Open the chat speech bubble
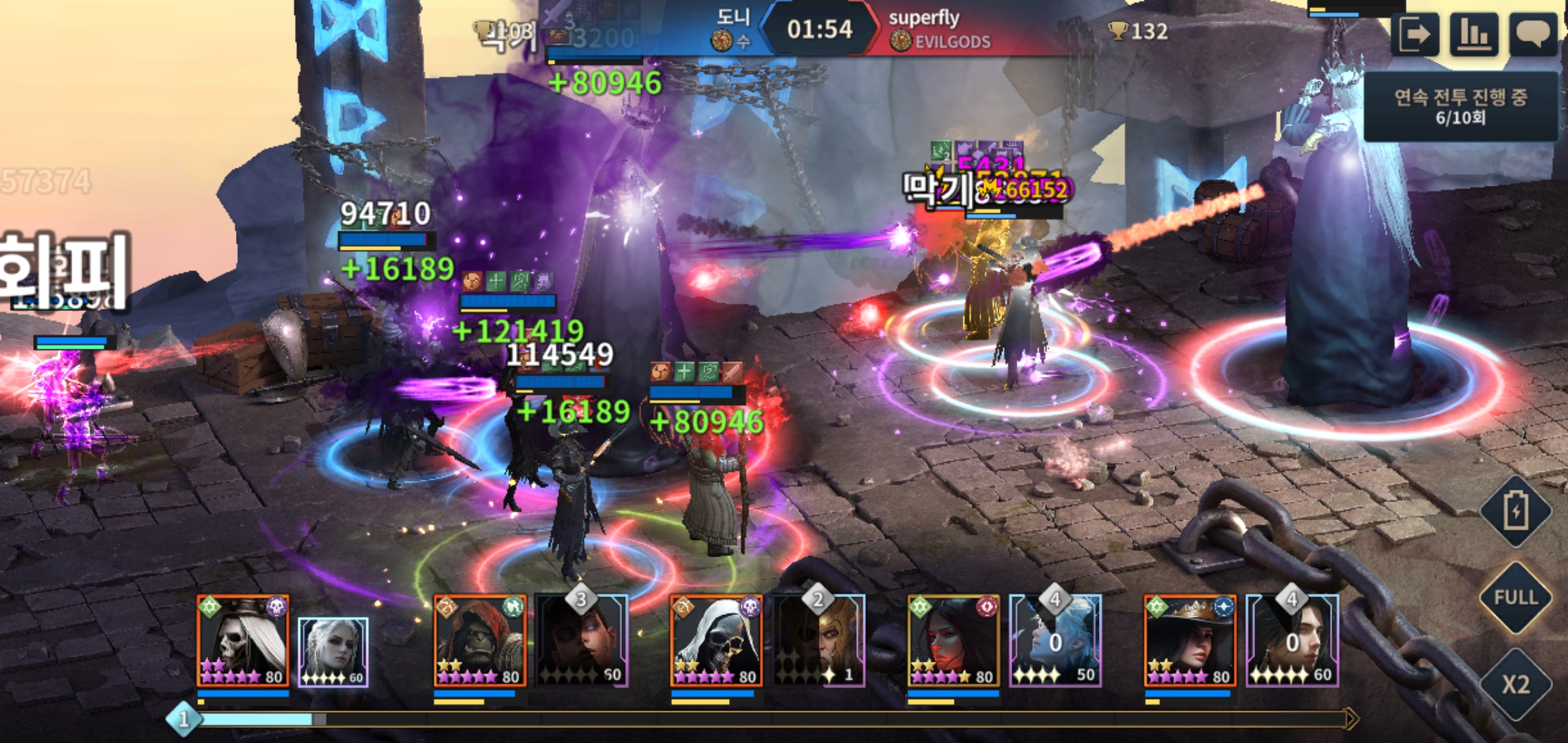 pyautogui.click(x=1533, y=34)
